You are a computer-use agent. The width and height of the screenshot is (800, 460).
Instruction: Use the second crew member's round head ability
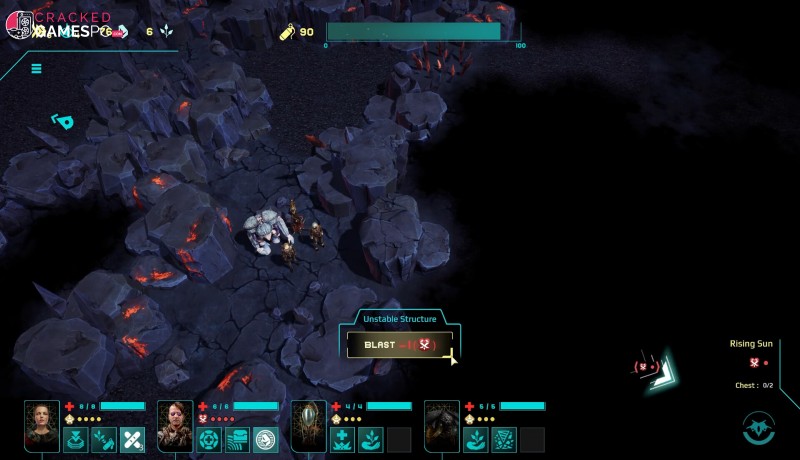[266, 439]
